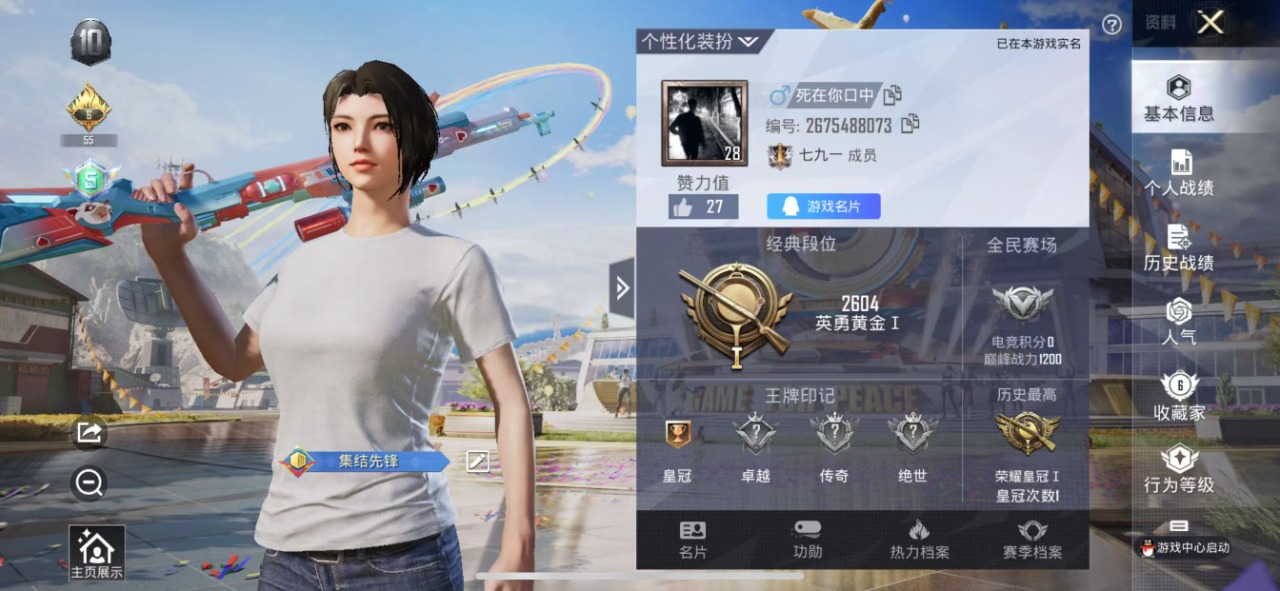This screenshot has height=591, width=1280.
Task: Click the player avatar thumbnail
Action: tap(704, 123)
